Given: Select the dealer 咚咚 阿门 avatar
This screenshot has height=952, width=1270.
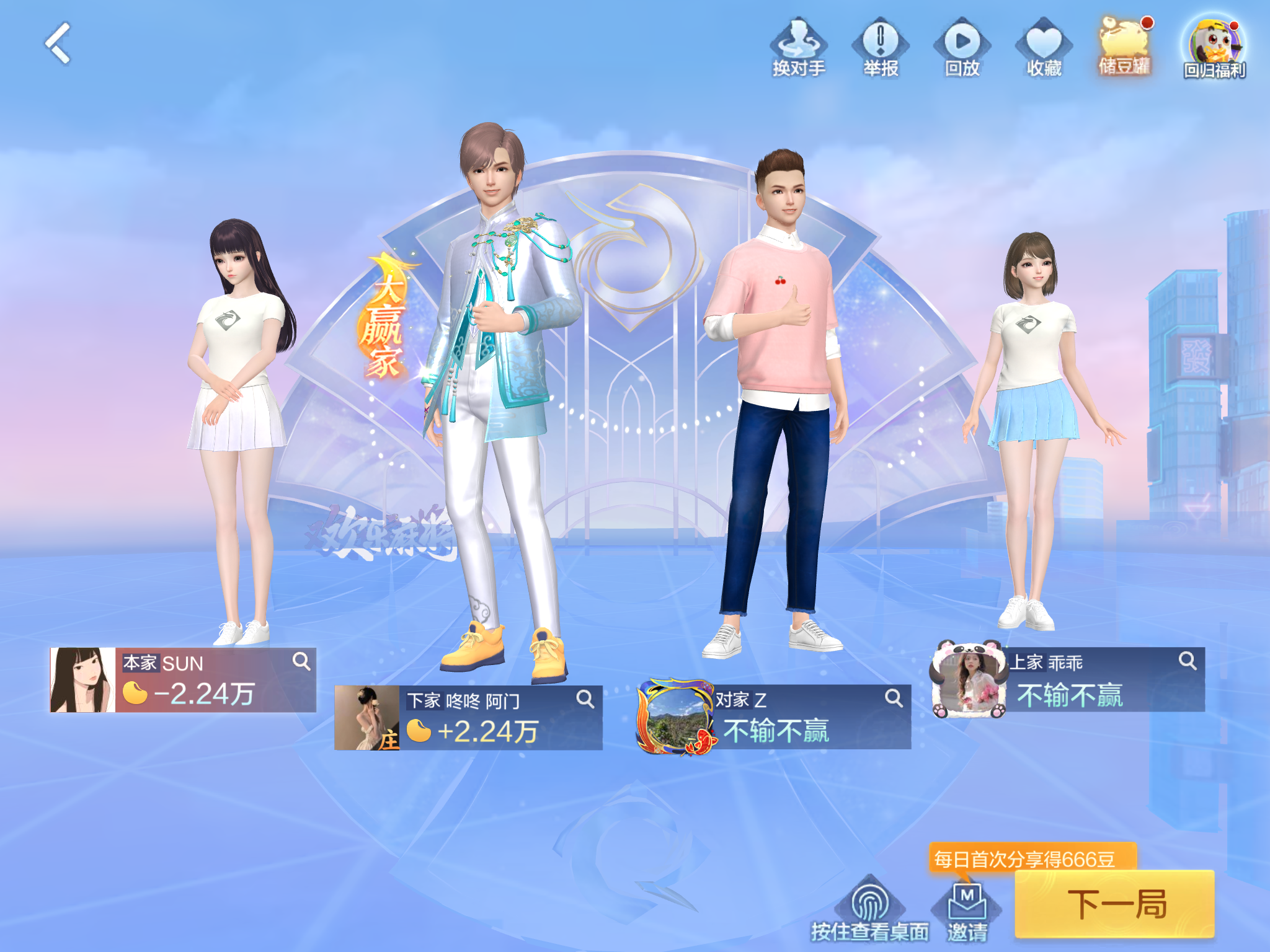Looking at the screenshot, I should 367,718.
